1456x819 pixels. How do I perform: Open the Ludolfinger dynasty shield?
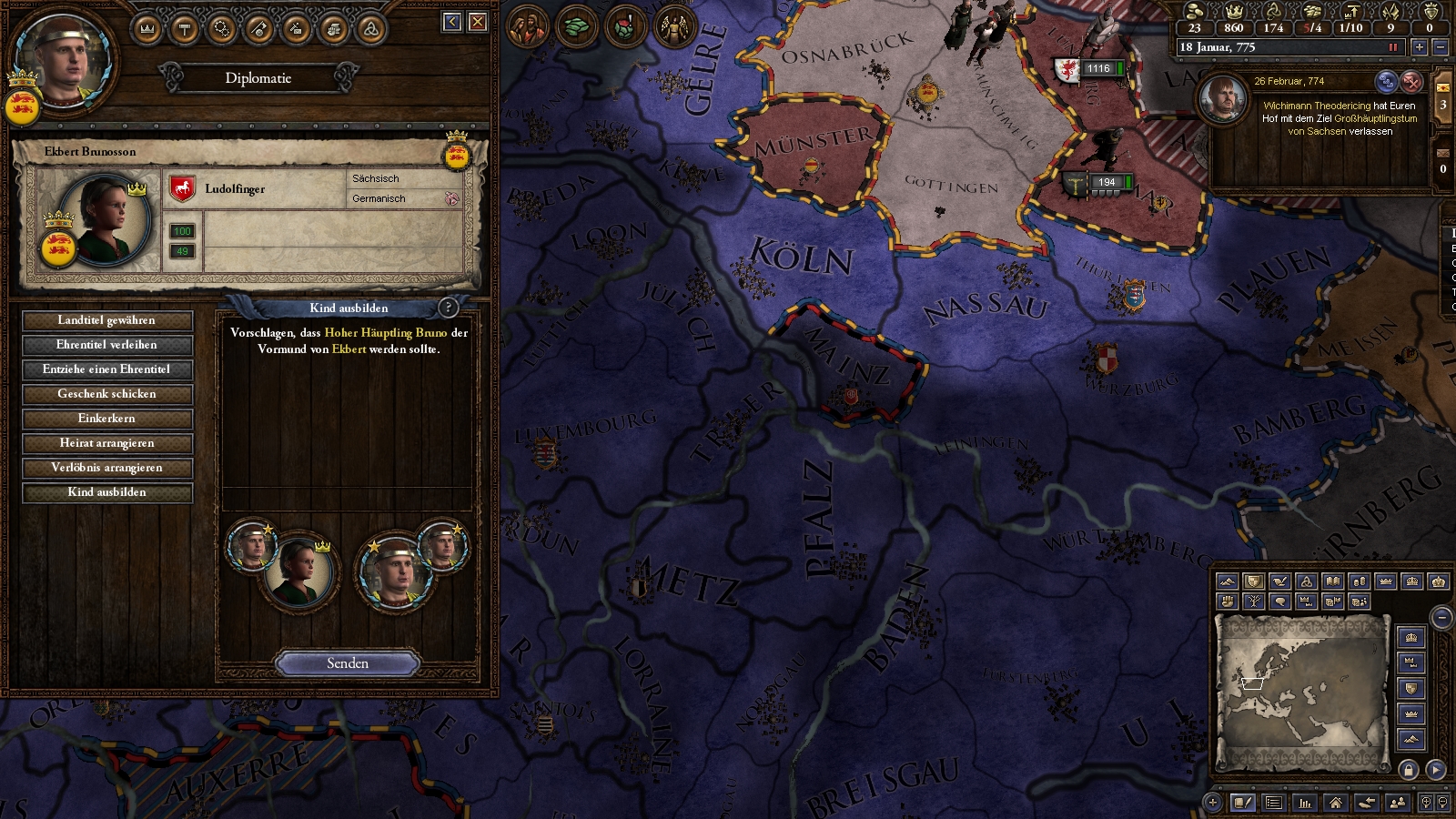(183, 189)
